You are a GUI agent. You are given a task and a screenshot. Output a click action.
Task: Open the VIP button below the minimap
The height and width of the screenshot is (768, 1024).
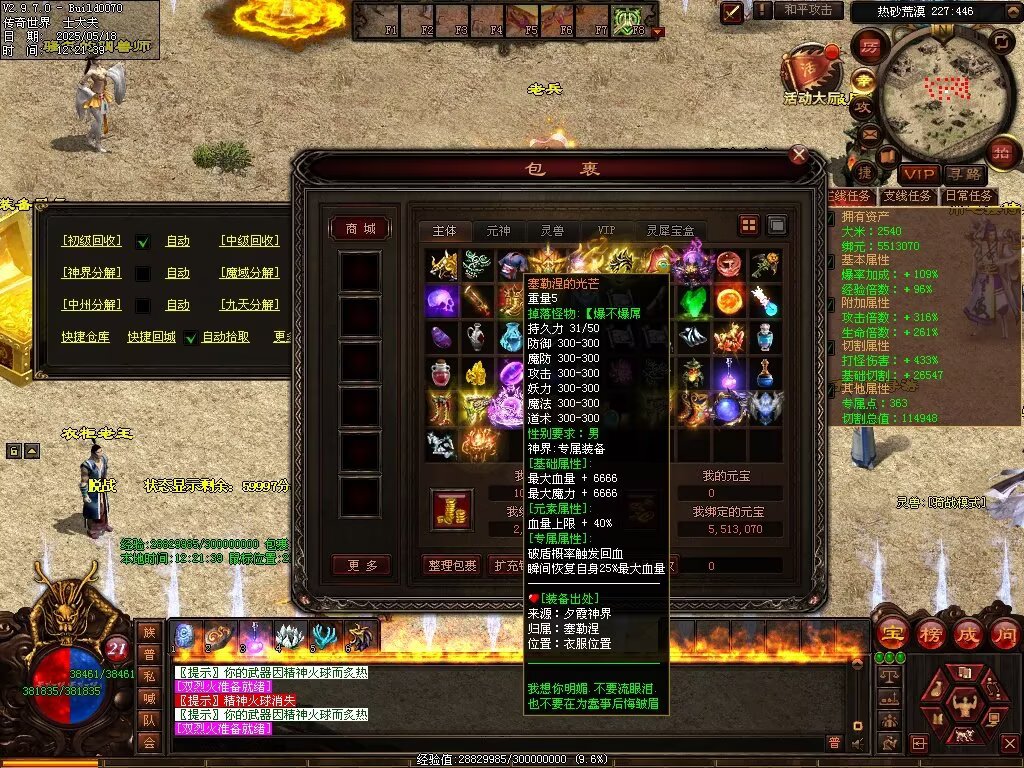point(919,174)
